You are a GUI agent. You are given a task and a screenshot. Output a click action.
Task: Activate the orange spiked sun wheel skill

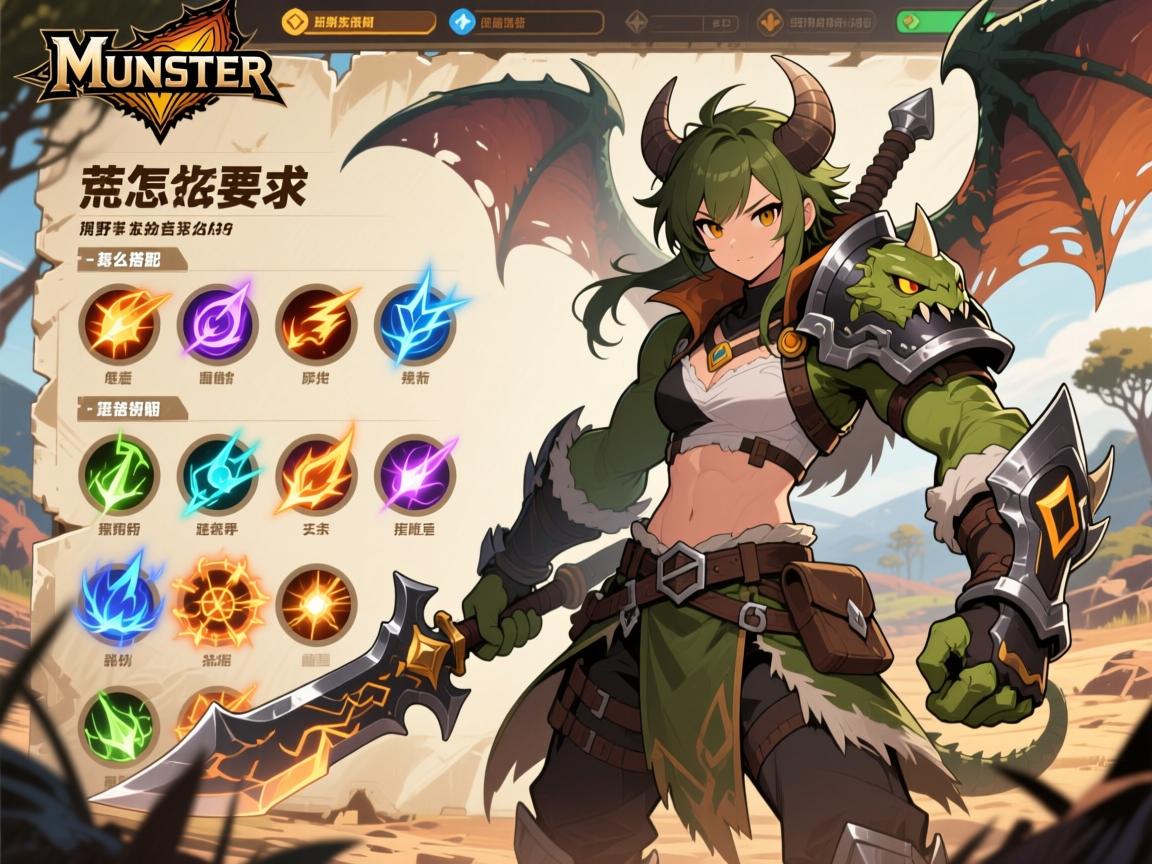(x=217, y=604)
